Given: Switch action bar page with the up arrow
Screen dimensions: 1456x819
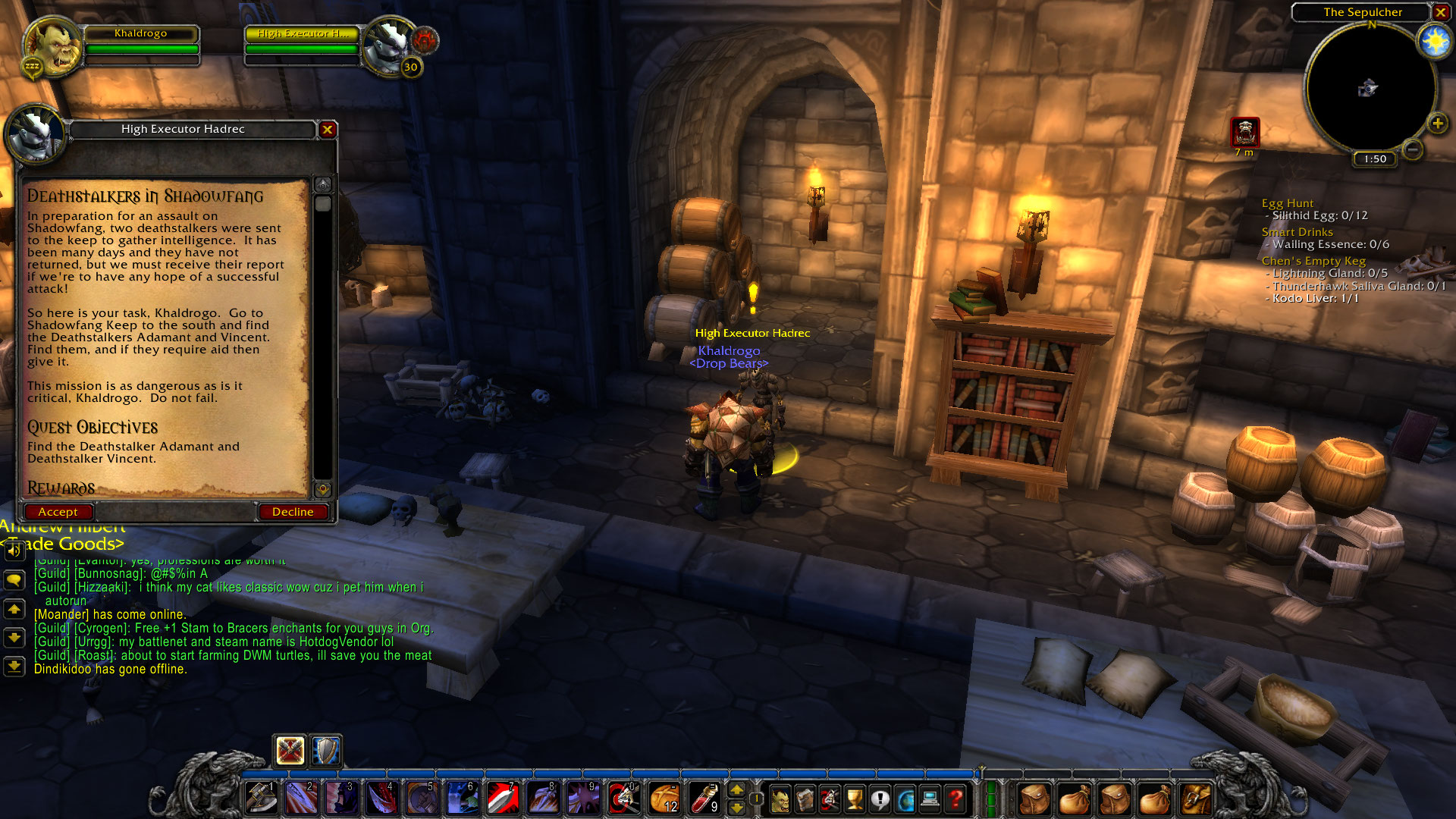Looking at the screenshot, I should click(x=736, y=789).
